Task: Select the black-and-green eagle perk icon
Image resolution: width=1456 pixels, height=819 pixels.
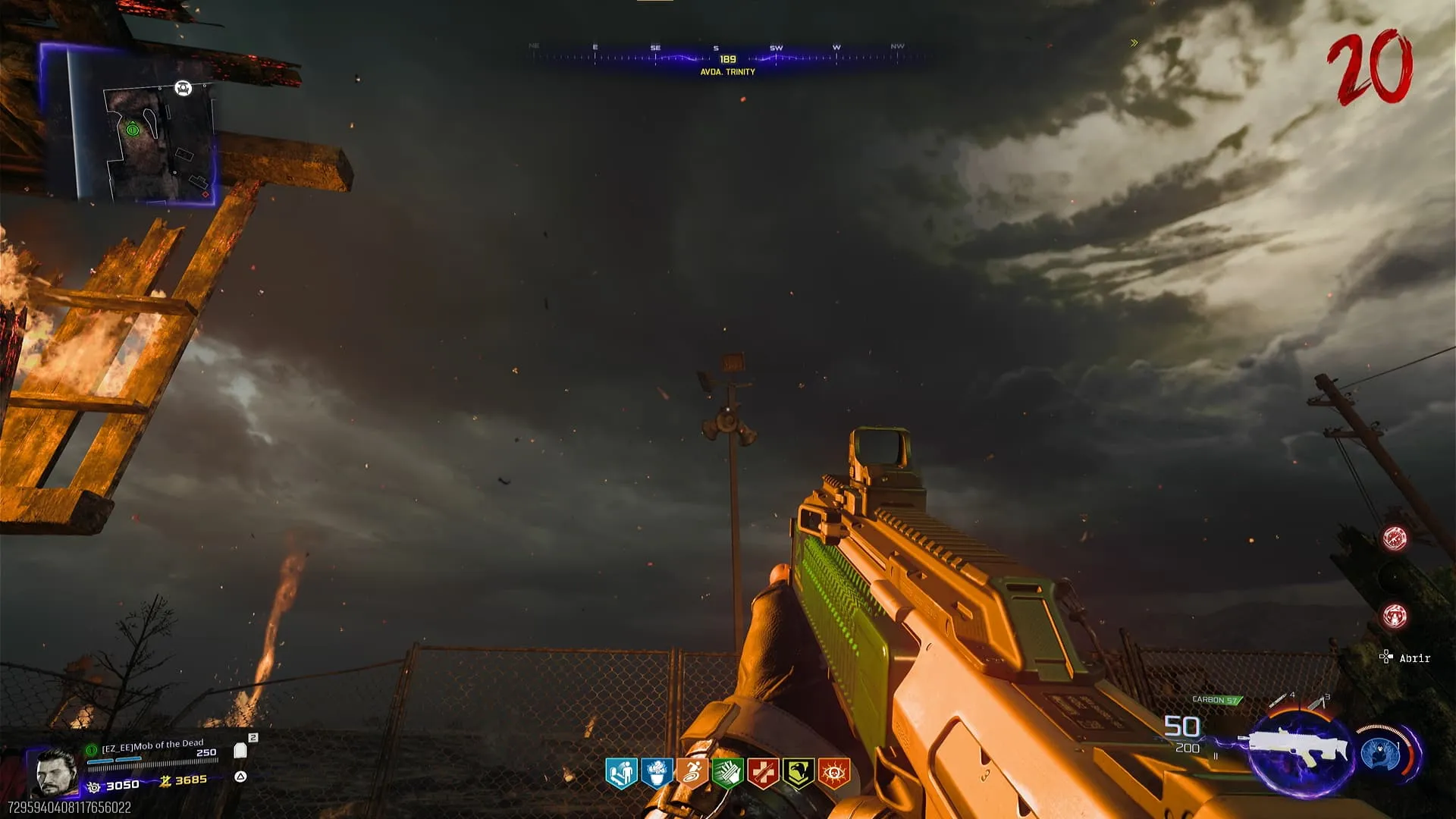Action: pyautogui.click(x=799, y=773)
